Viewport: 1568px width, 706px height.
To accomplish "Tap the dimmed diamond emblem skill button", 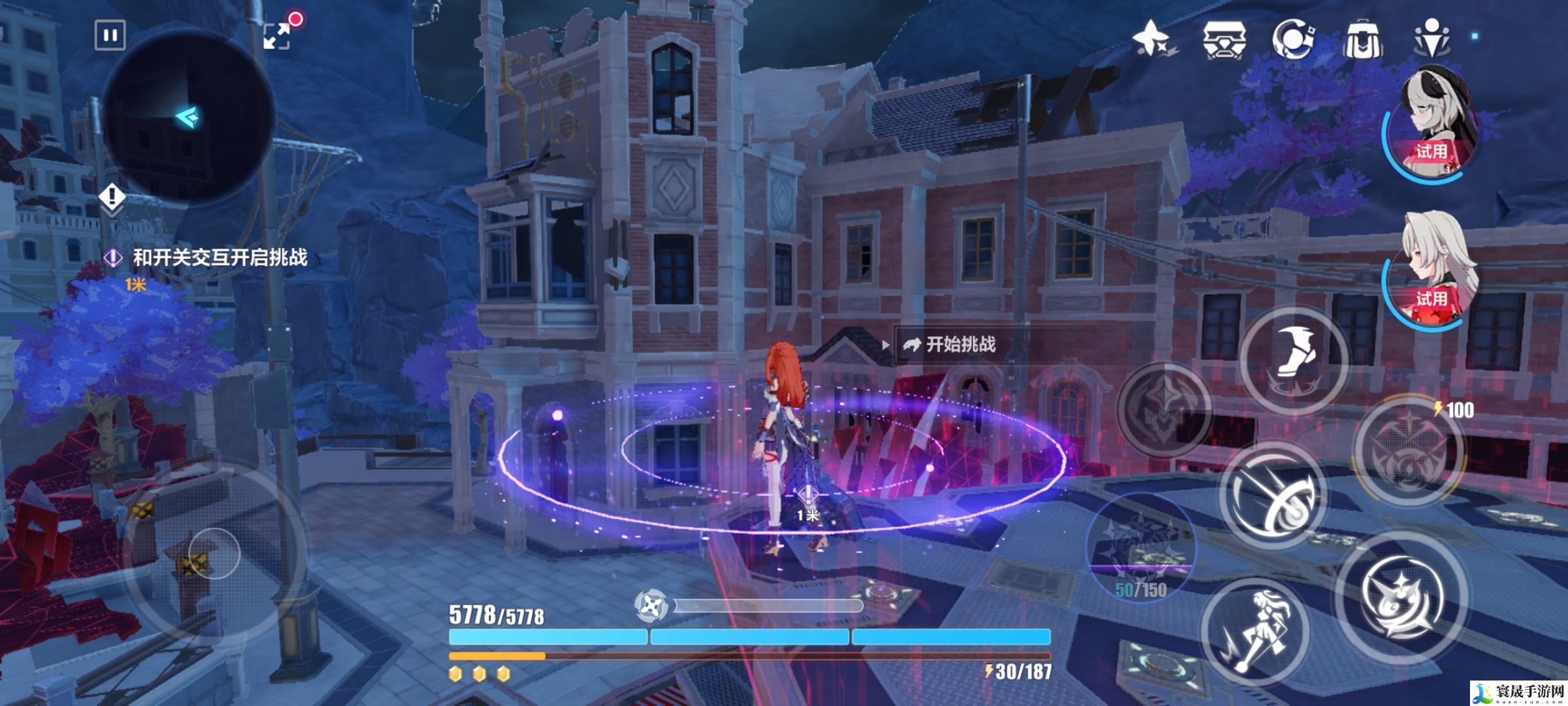I will 1164,409.
